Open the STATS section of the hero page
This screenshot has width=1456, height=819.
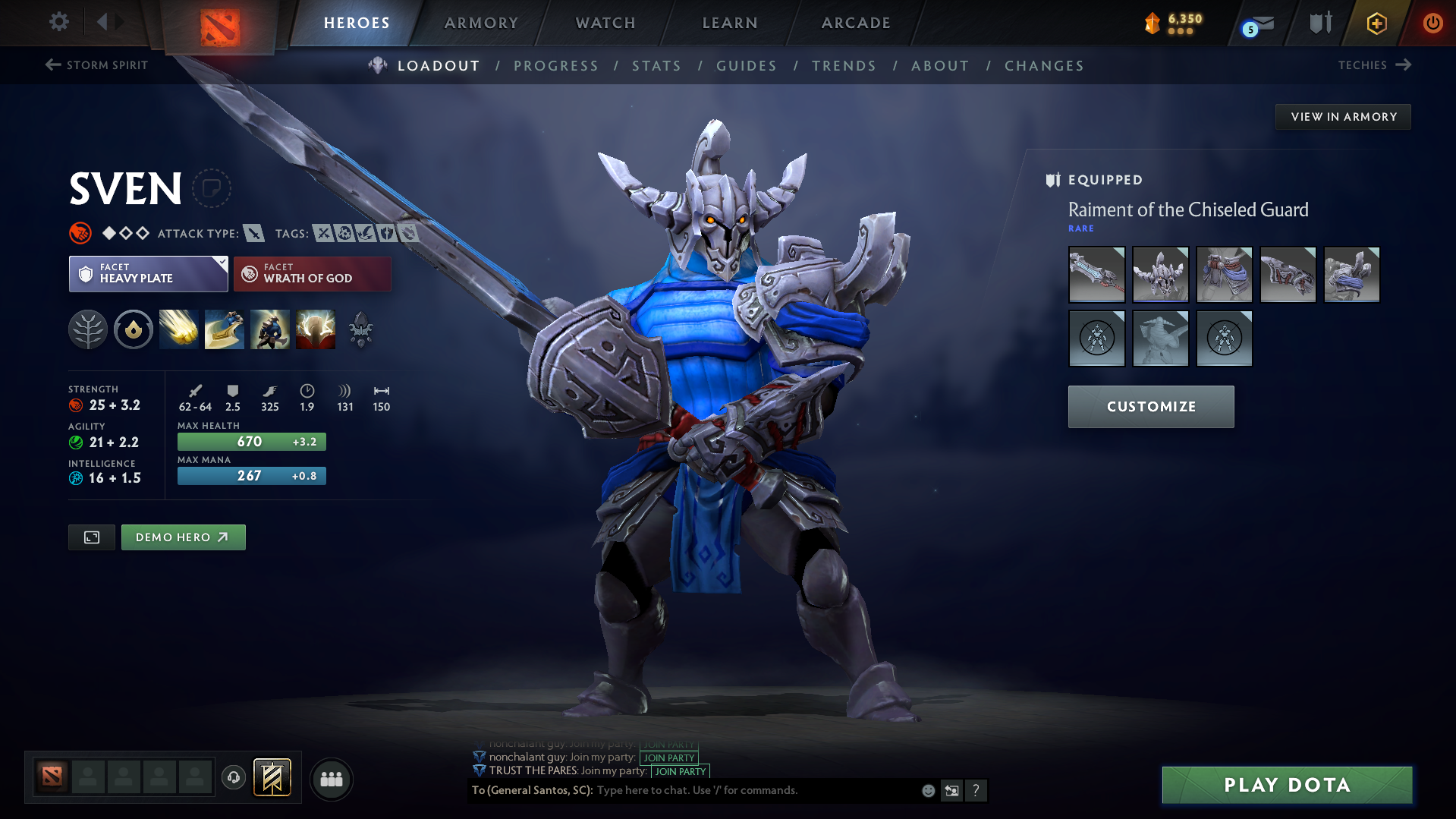click(x=656, y=66)
